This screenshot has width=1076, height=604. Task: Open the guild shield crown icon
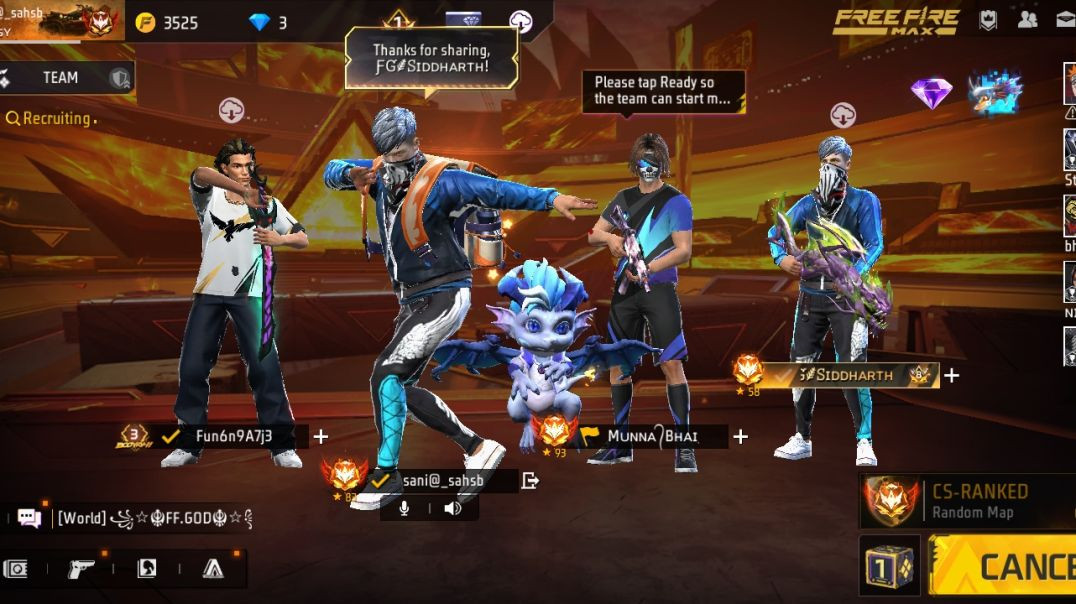click(x=987, y=19)
